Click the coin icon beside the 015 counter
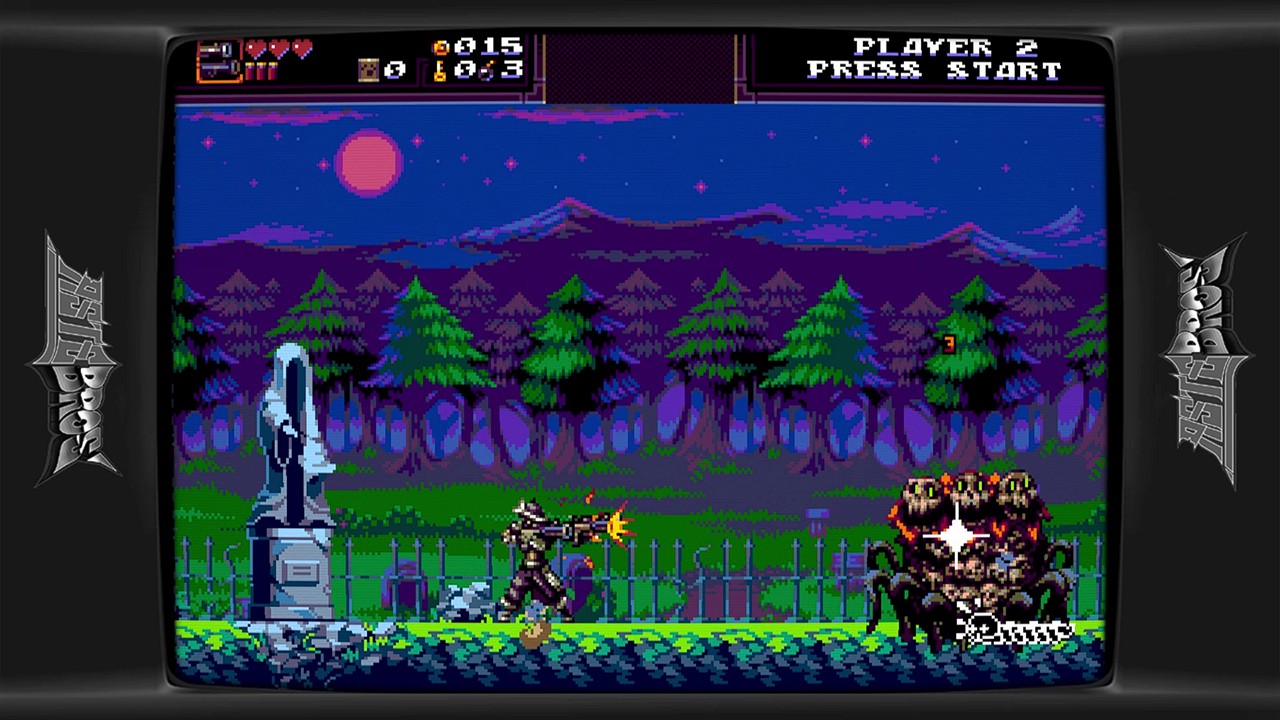Viewport: 1280px width, 720px height. [x=439, y=48]
